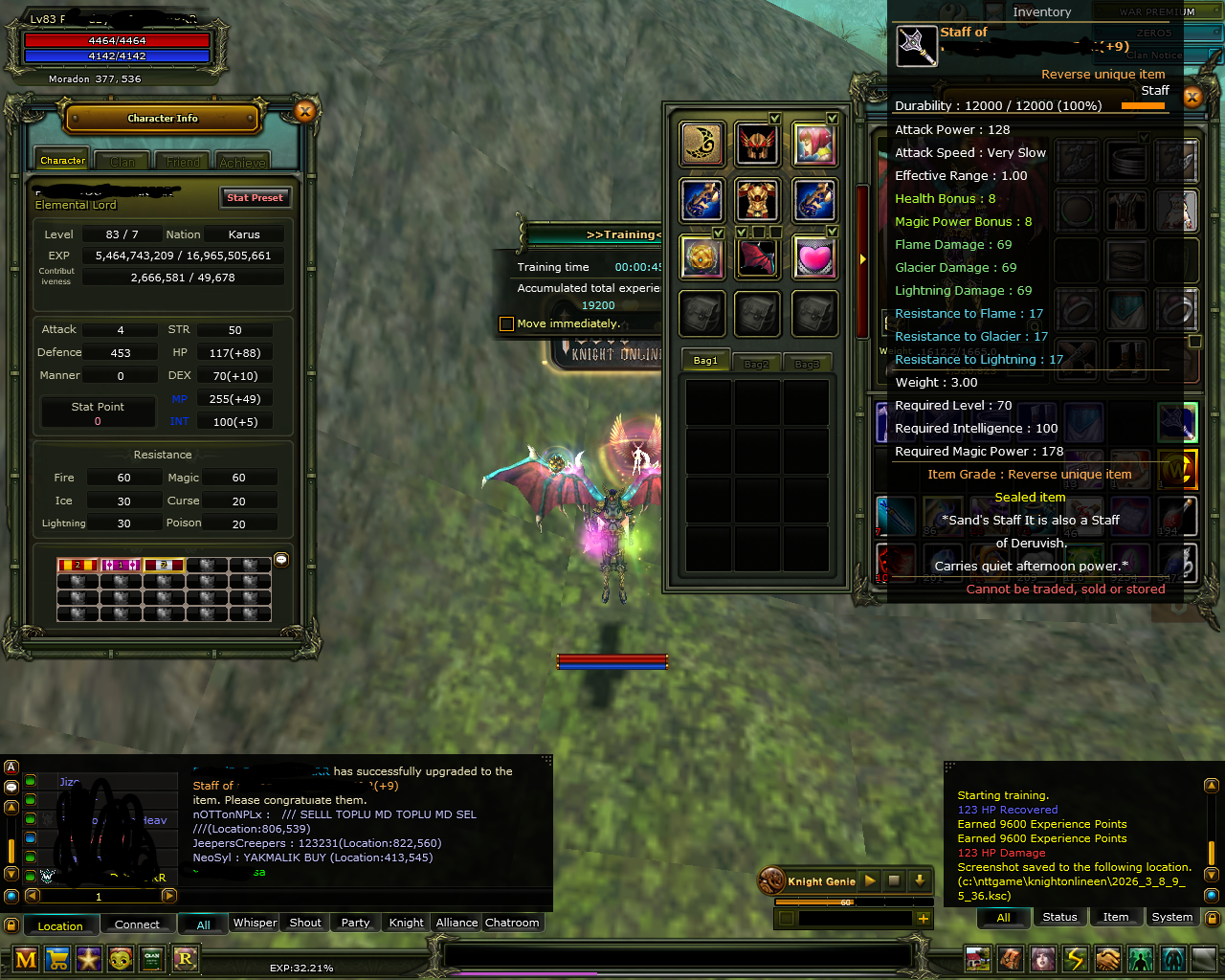Enable the Move immediately checkbox

506,324
